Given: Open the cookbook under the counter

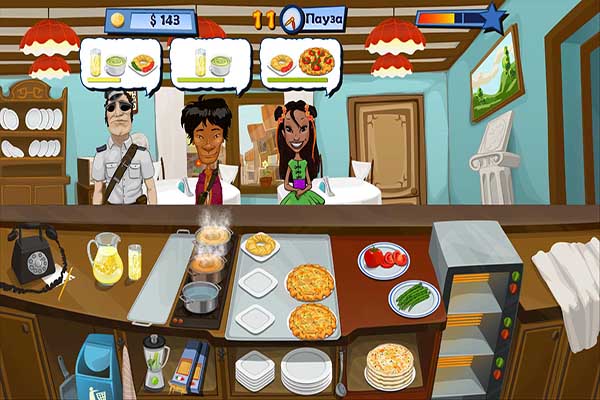Looking at the screenshot, I should point(190,365).
